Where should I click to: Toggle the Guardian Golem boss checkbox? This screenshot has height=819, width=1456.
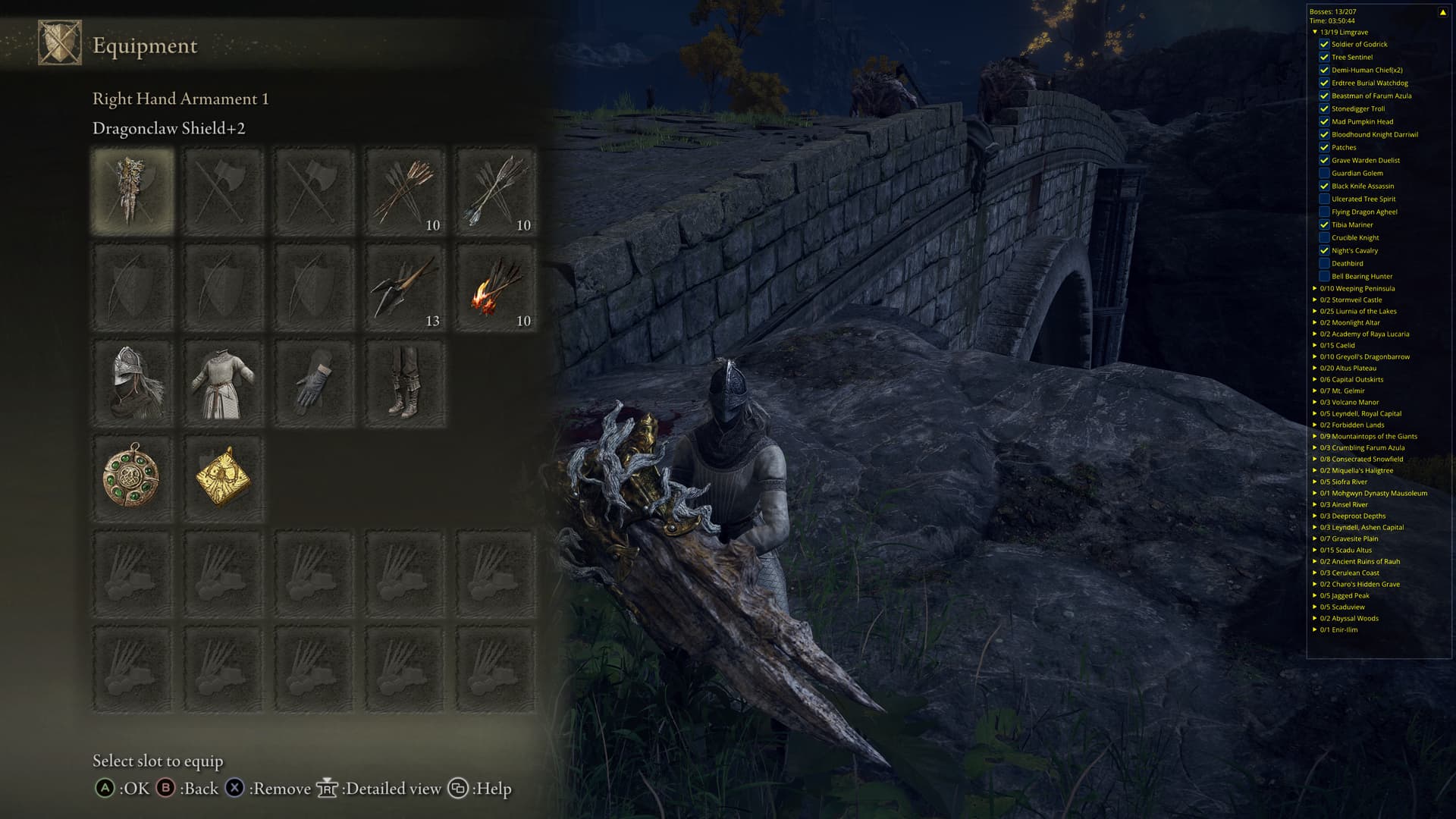pos(1324,173)
